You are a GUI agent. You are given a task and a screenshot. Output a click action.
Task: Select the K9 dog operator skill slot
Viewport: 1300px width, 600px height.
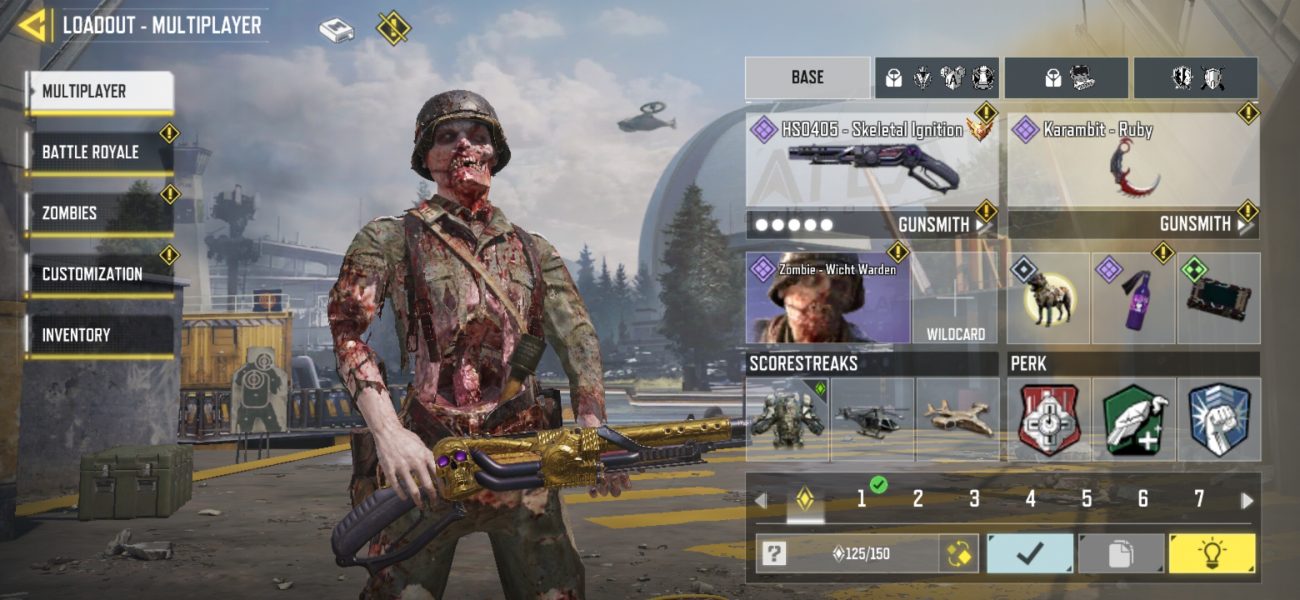click(1049, 298)
